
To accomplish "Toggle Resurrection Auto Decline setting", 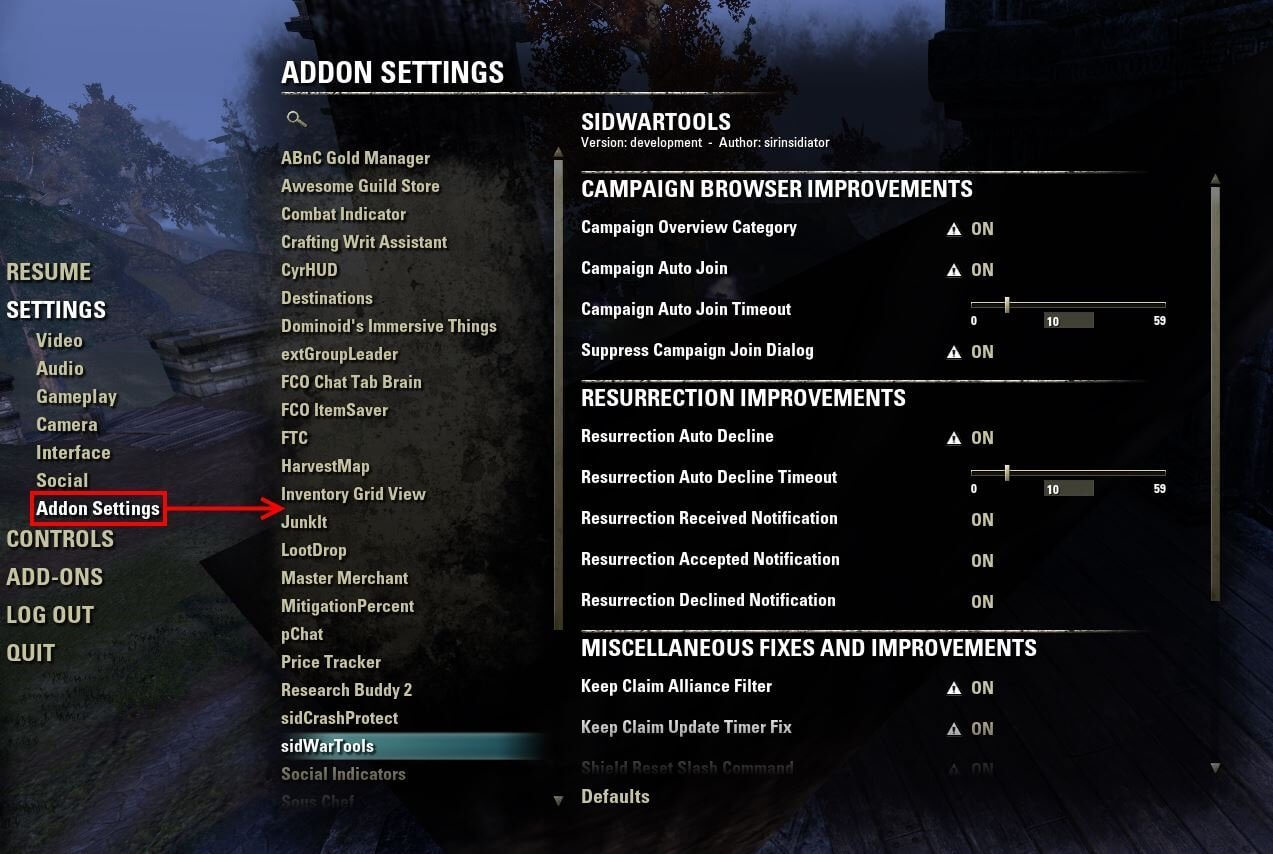I will 982,438.
